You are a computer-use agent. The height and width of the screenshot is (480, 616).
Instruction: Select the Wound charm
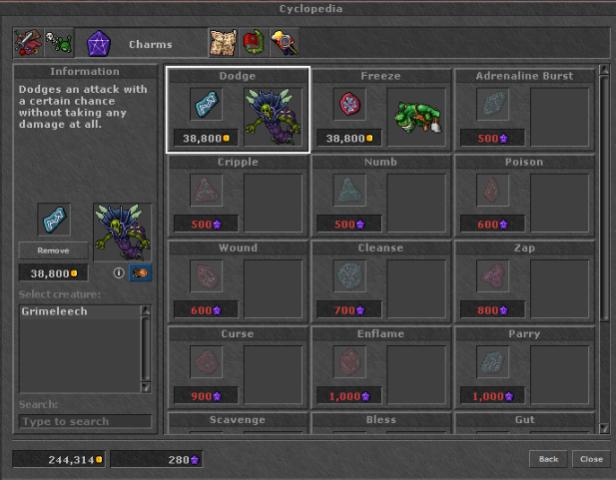pyautogui.click(x=238, y=281)
